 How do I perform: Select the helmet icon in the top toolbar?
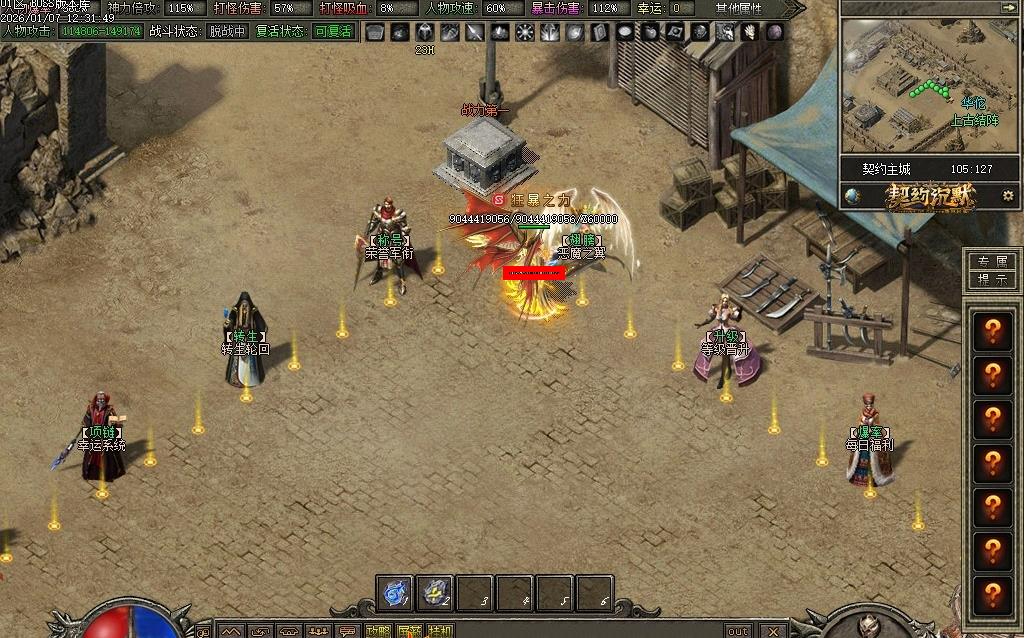(x=424, y=32)
